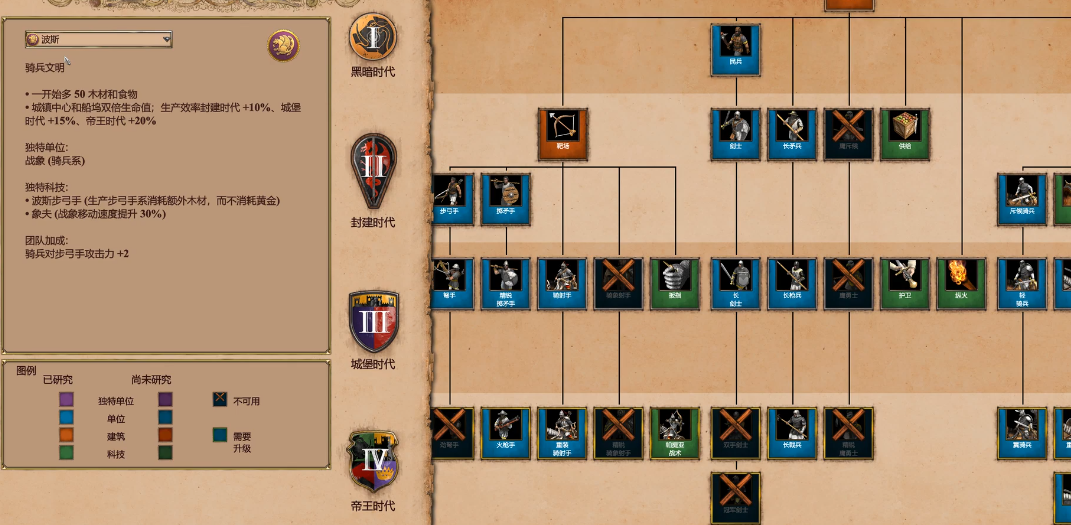This screenshot has height=525, width=1071.
Task: Select the 火炮手 hand cannoneer node
Action: 505,432
